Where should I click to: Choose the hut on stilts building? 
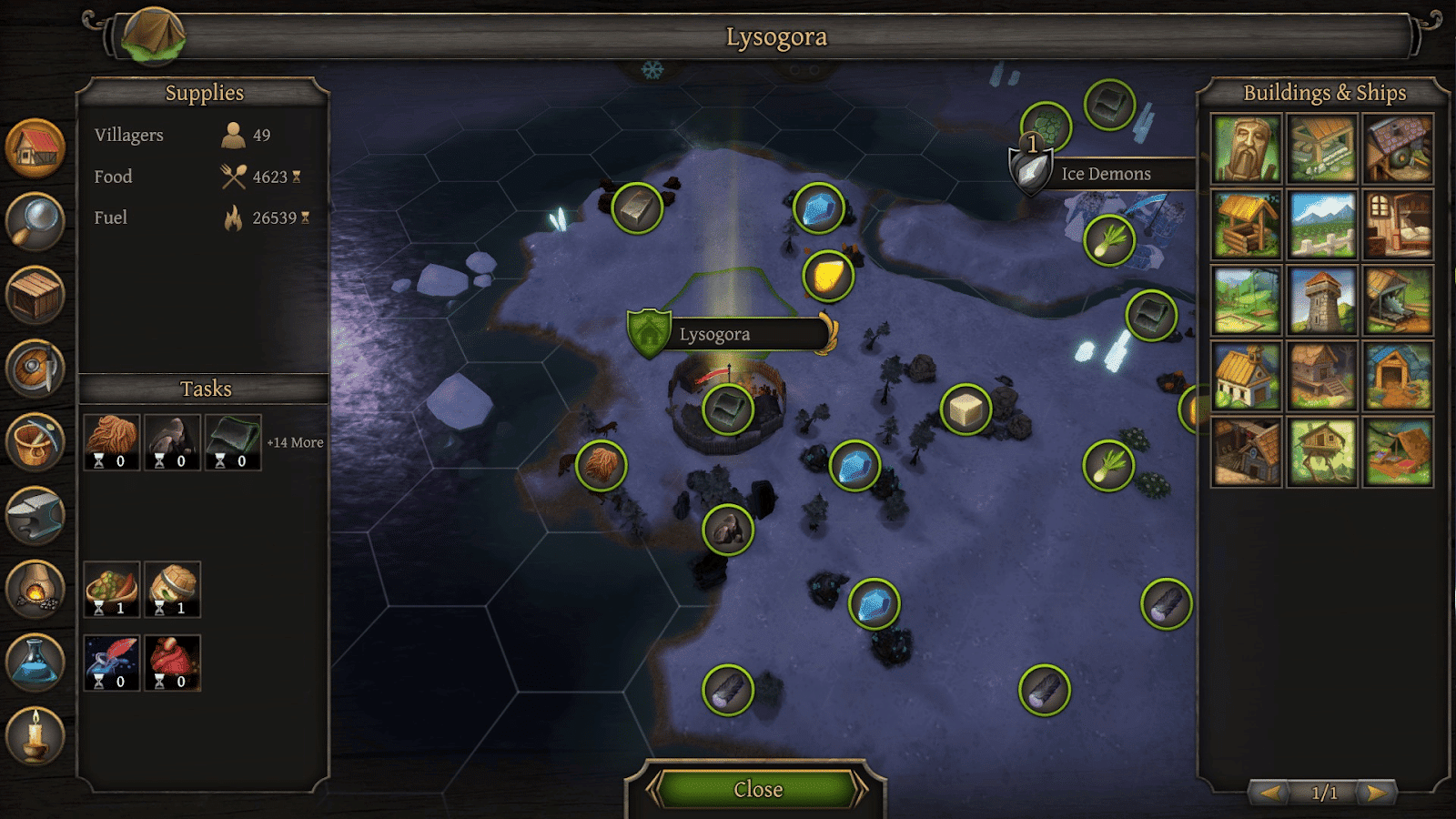click(x=1322, y=452)
